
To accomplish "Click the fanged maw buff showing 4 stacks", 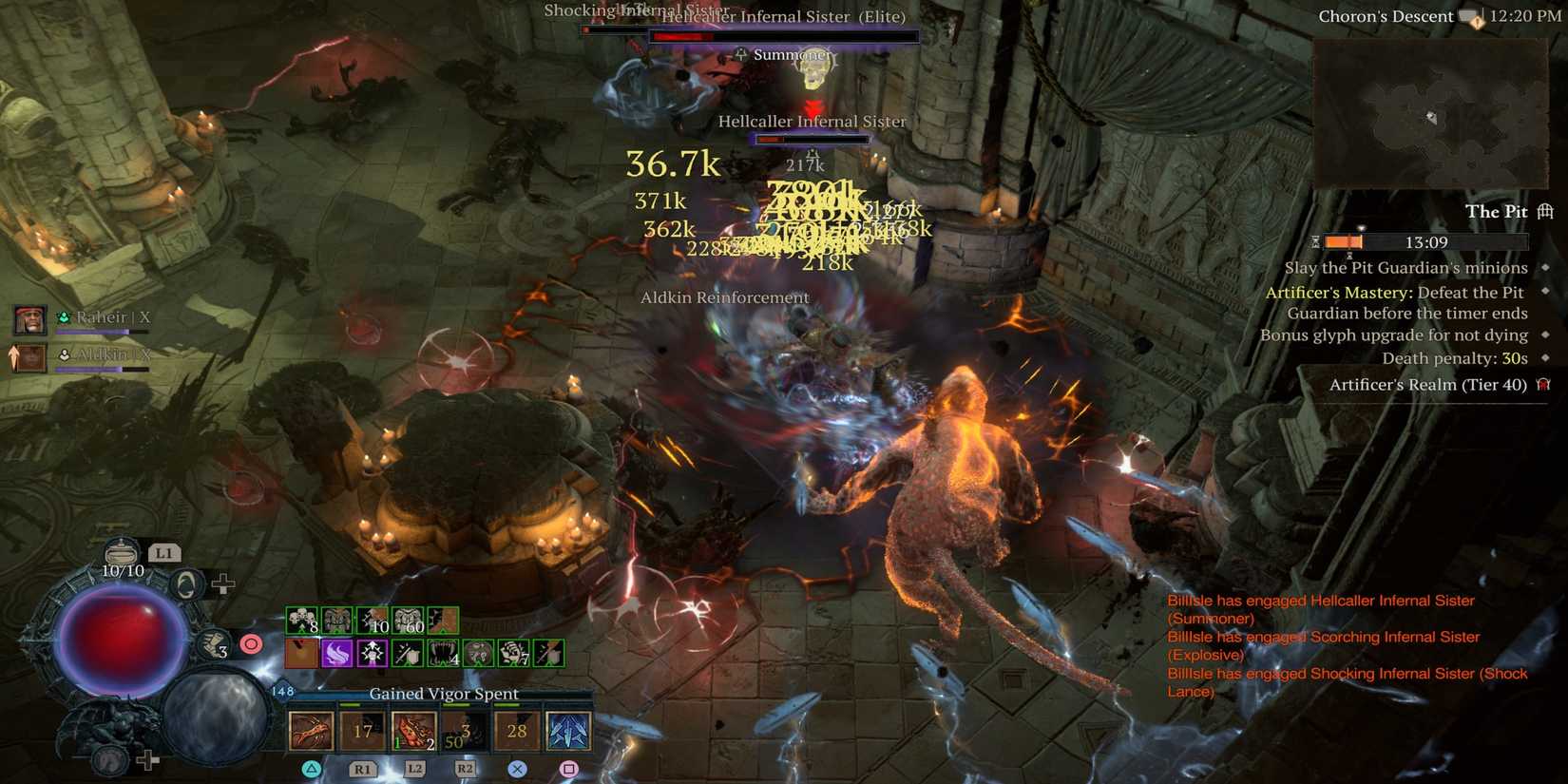I will pos(445,654).
